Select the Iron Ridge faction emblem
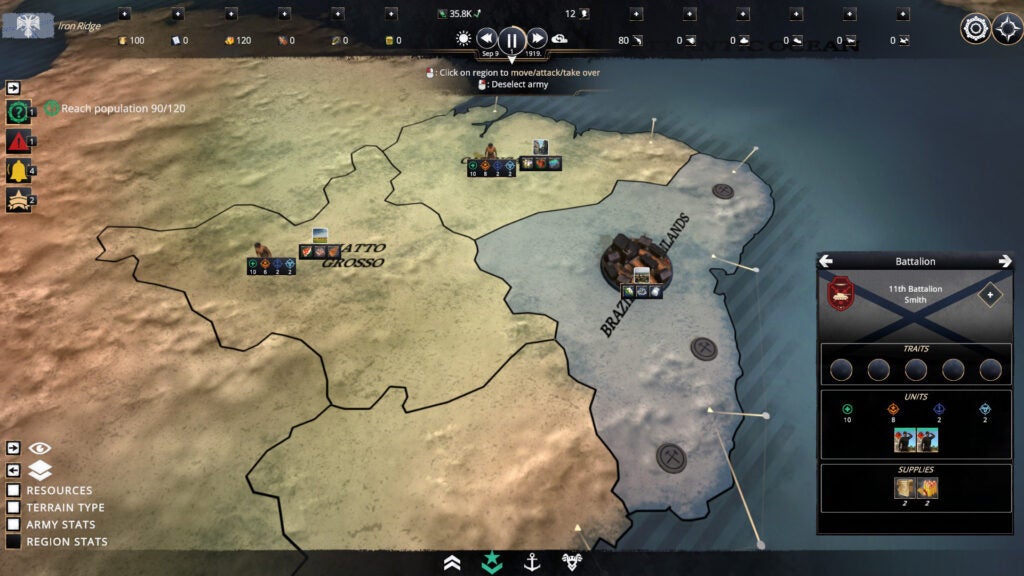 point(27,25)
